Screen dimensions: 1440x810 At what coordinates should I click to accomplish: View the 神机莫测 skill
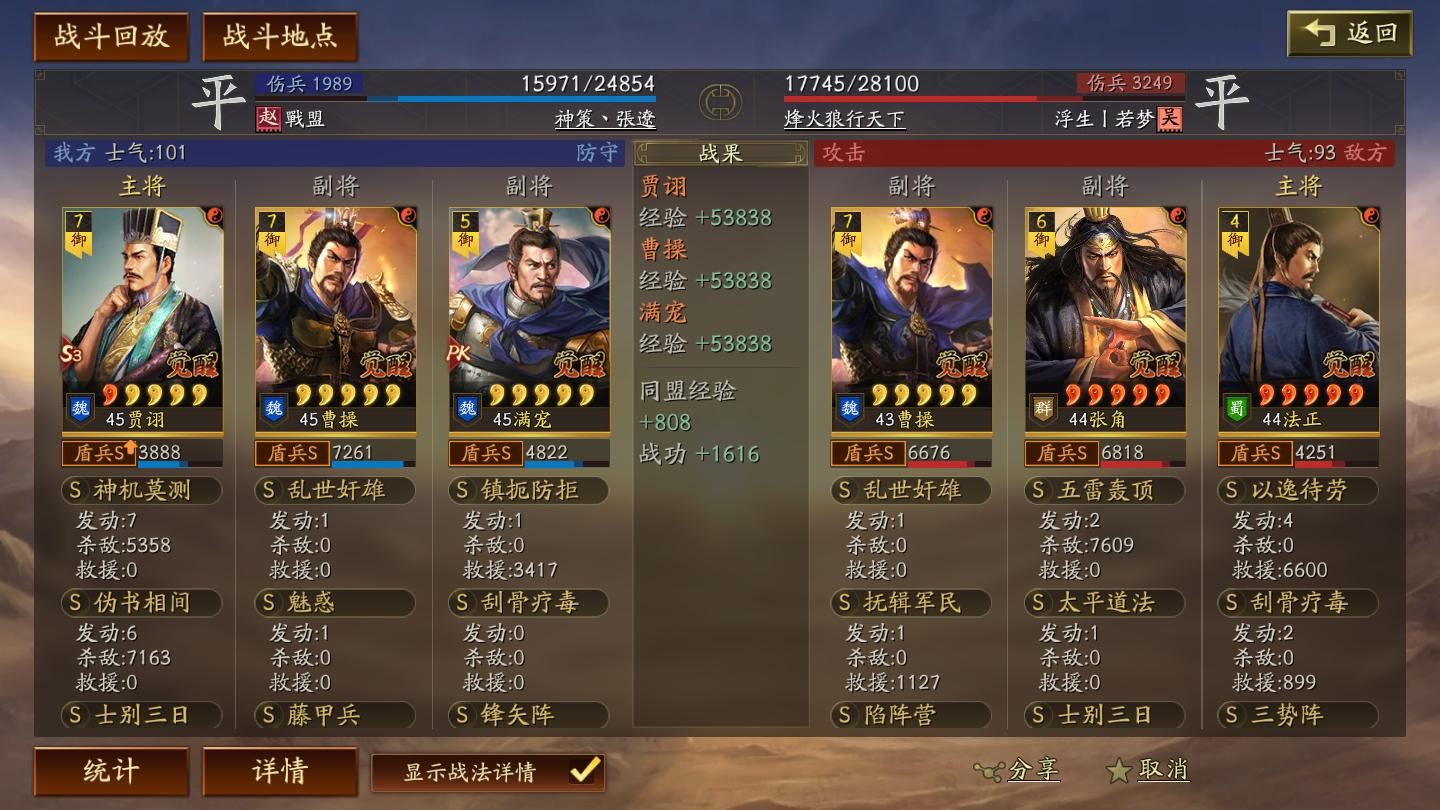tap(141, 490)
